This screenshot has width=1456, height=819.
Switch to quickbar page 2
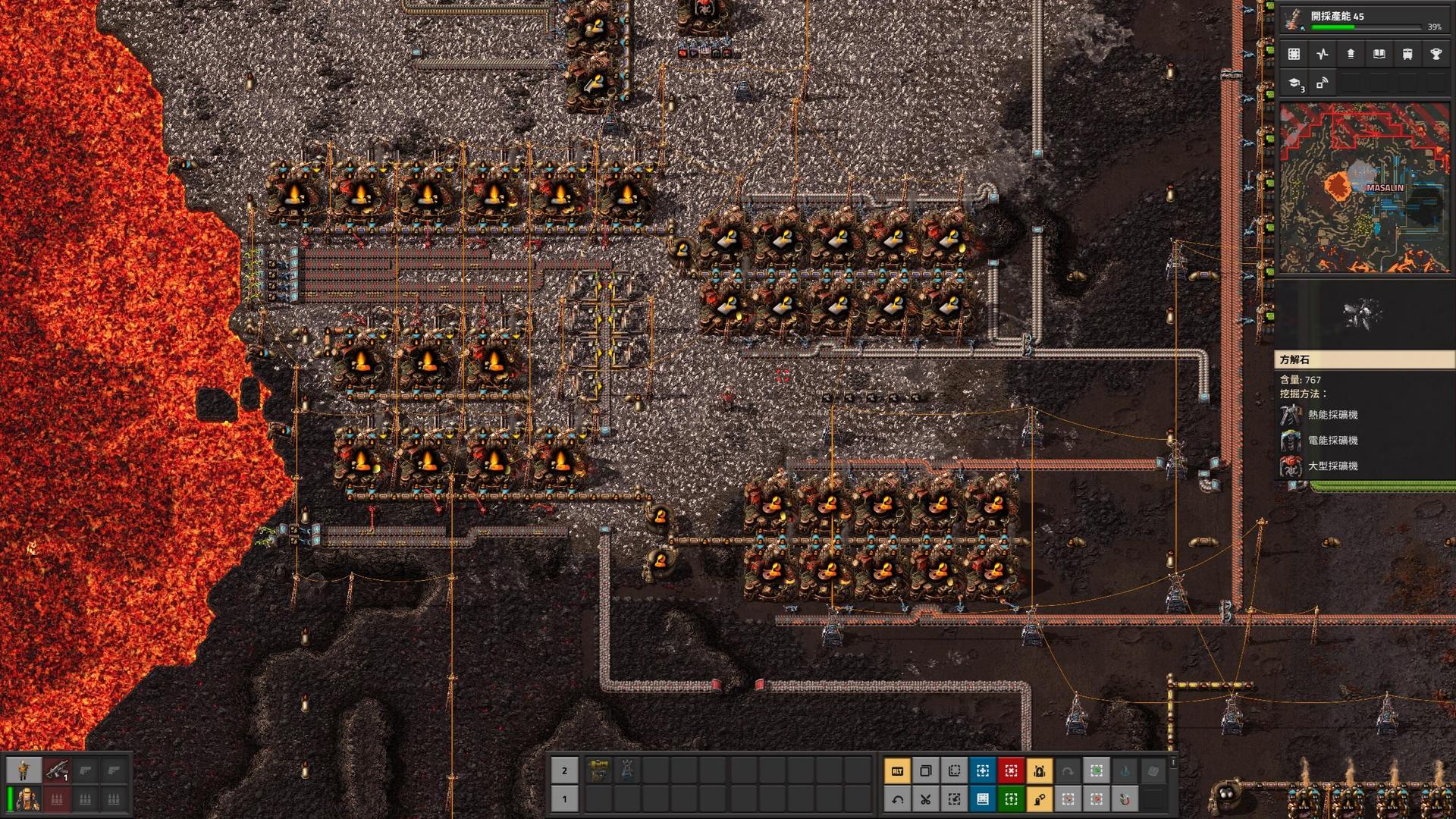coord(563,771)
